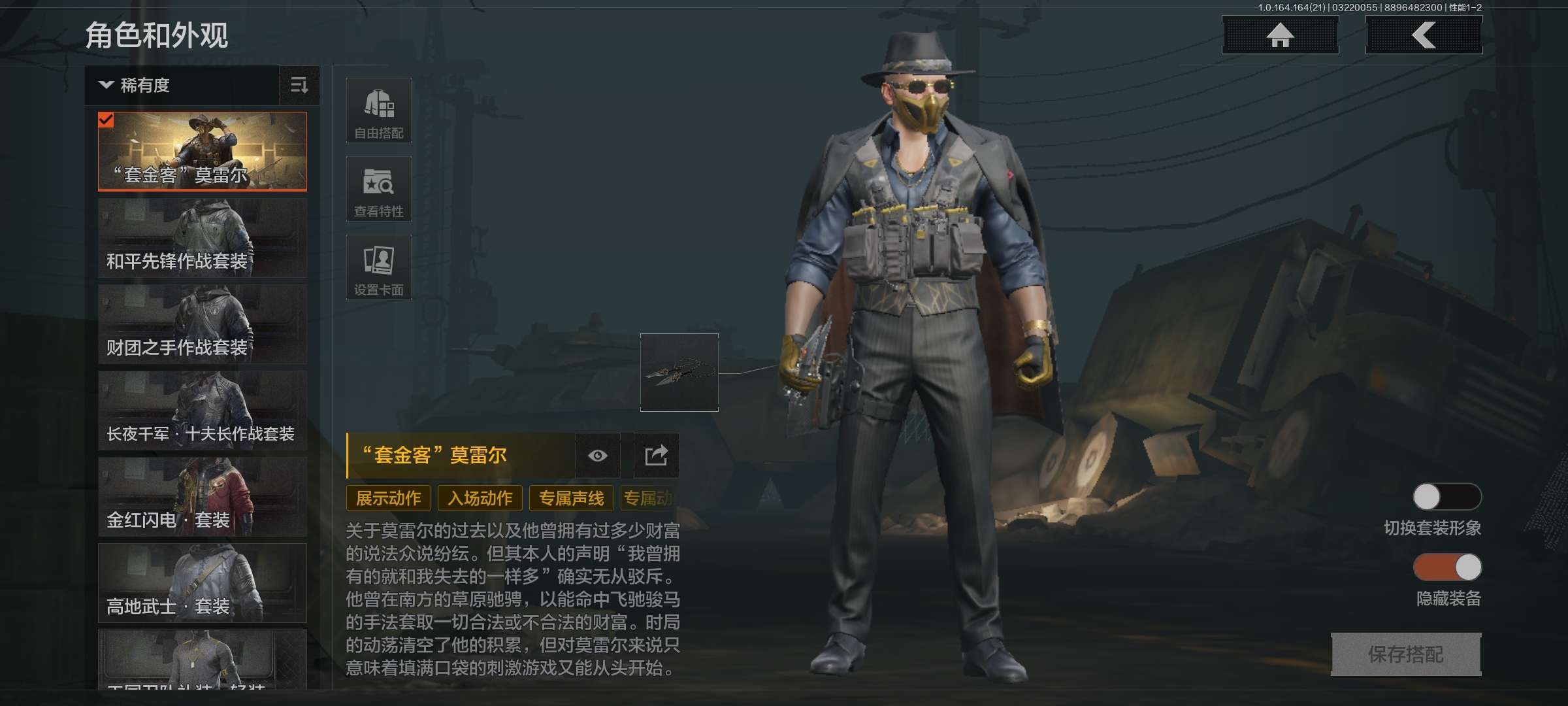Open the 自由搭配 (free outfit mix) panel
Screen dimensions: 1568x706
click(379, 110)
